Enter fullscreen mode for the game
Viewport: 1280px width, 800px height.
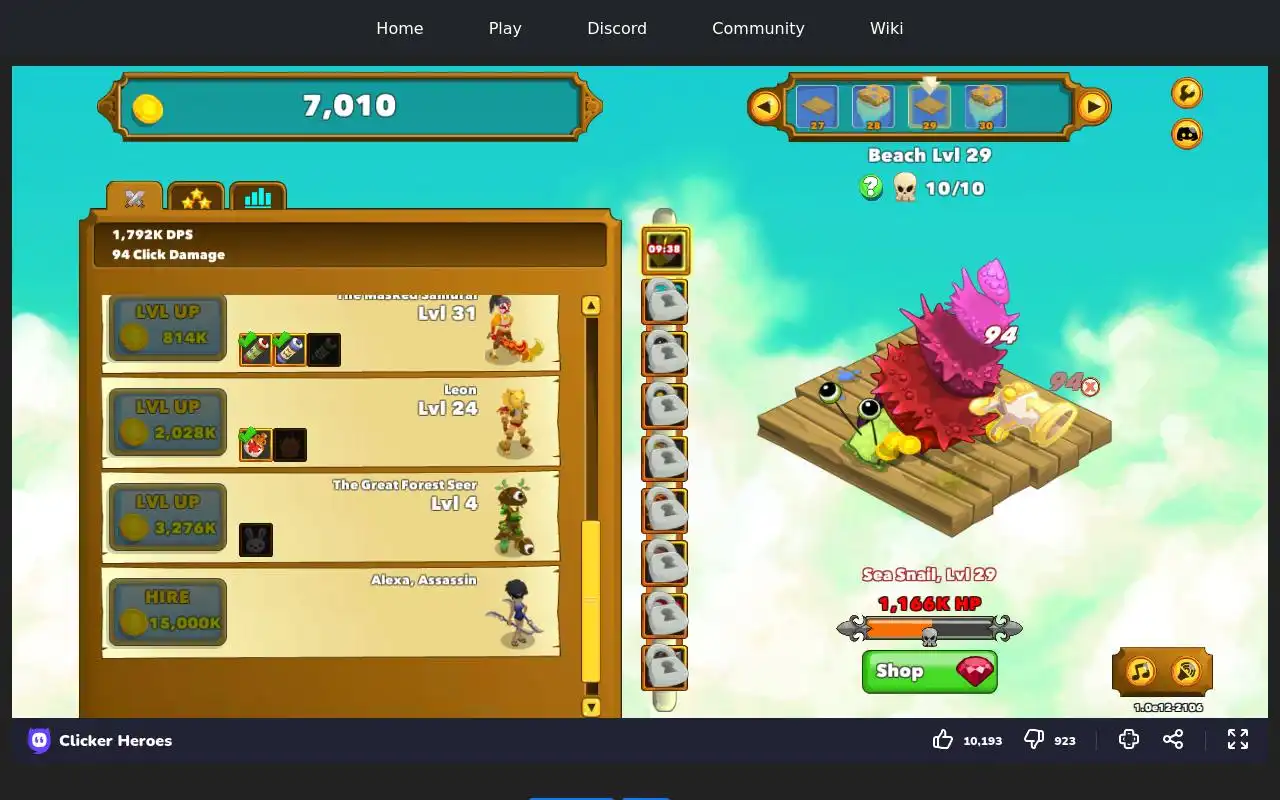point(1238,739)
